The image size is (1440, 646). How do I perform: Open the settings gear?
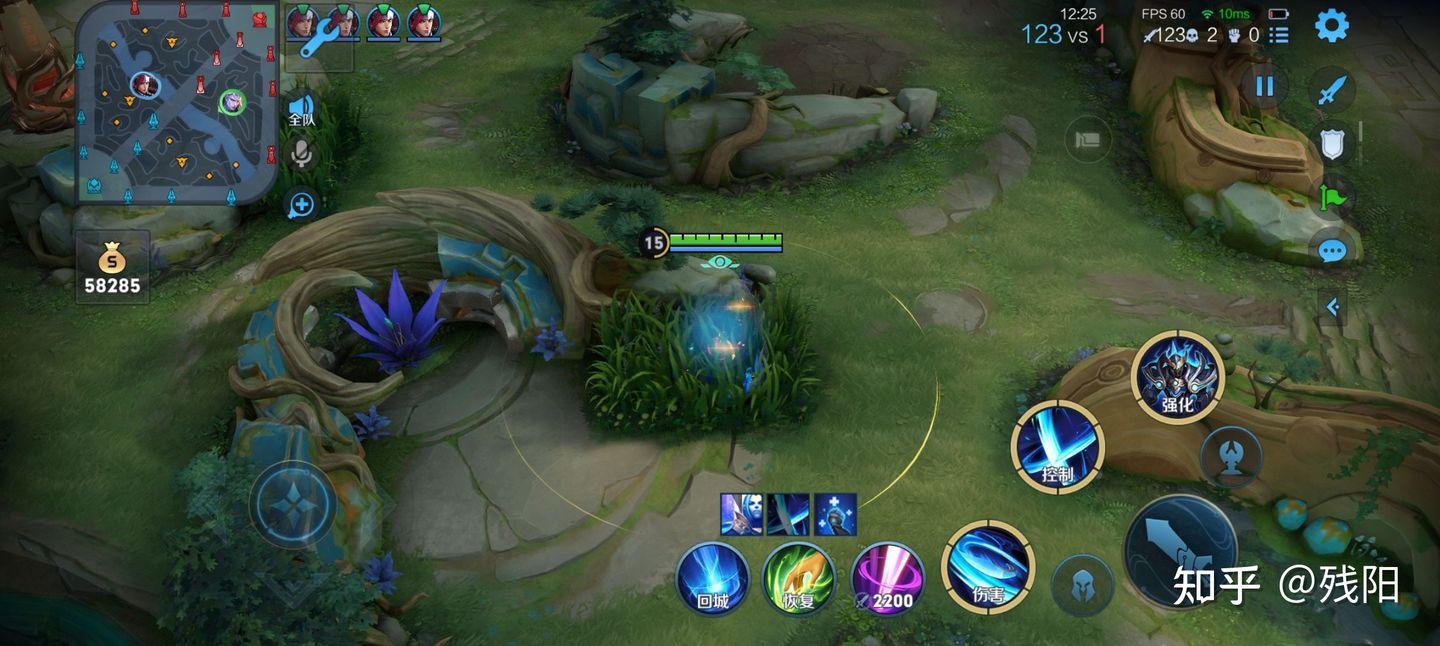pyautogui.click(x=1331, y=26)
